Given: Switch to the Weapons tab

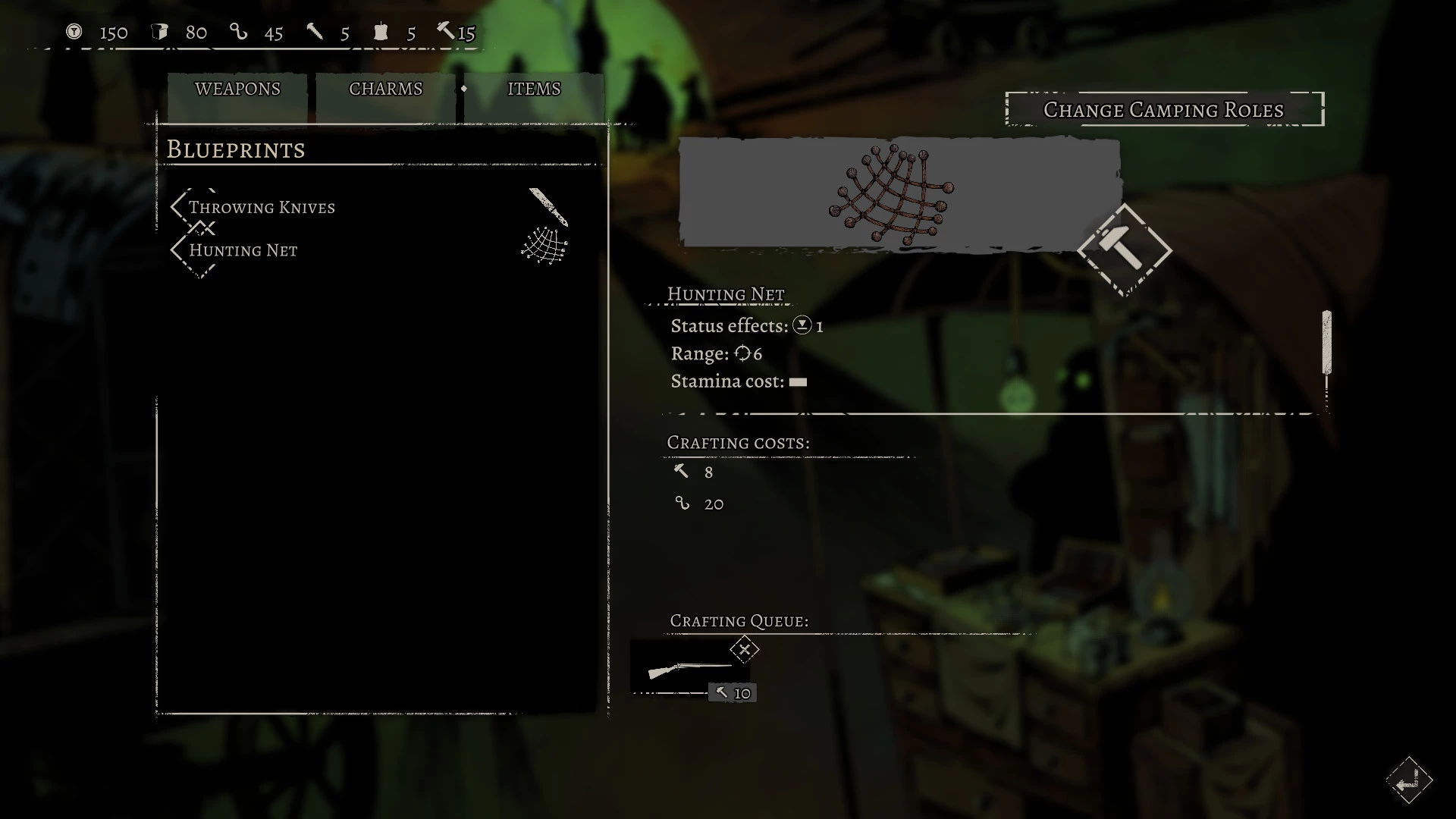Looking at the screenshot, I should [x=237, y=89].
